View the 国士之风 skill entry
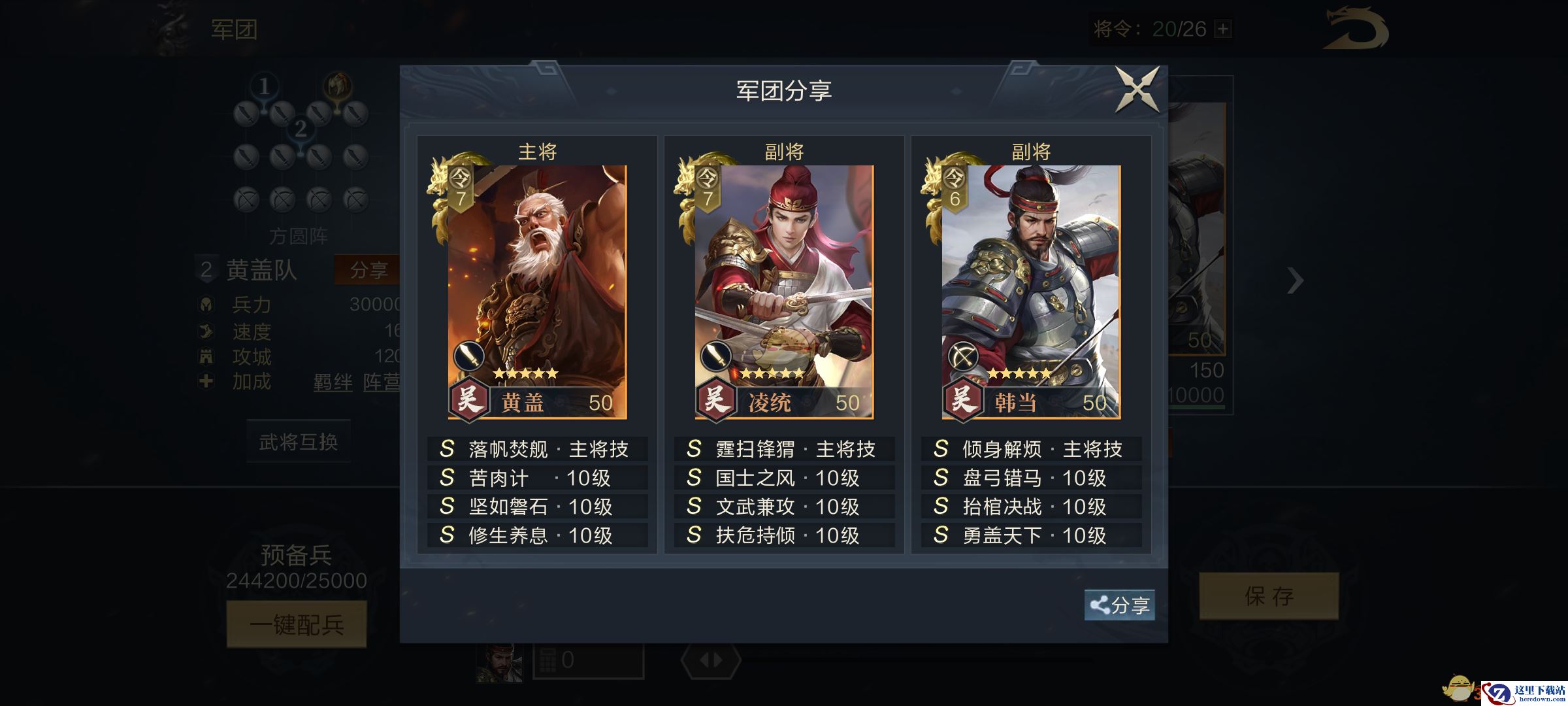1568x706 pixels. click(784, 478)
